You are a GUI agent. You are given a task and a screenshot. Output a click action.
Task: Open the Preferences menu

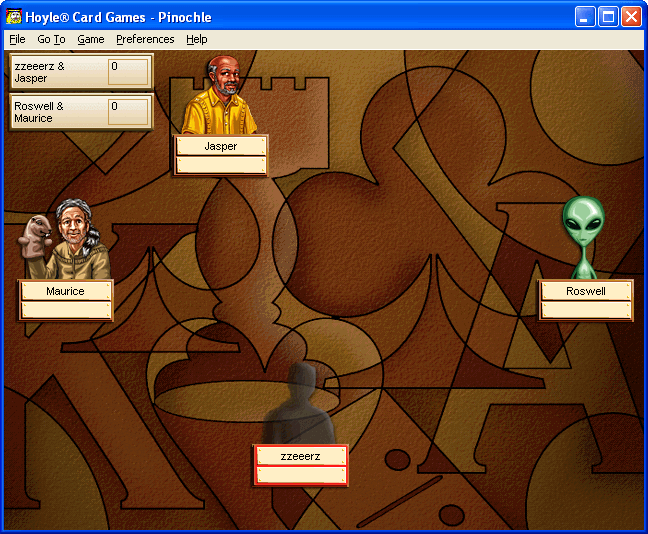145,39
